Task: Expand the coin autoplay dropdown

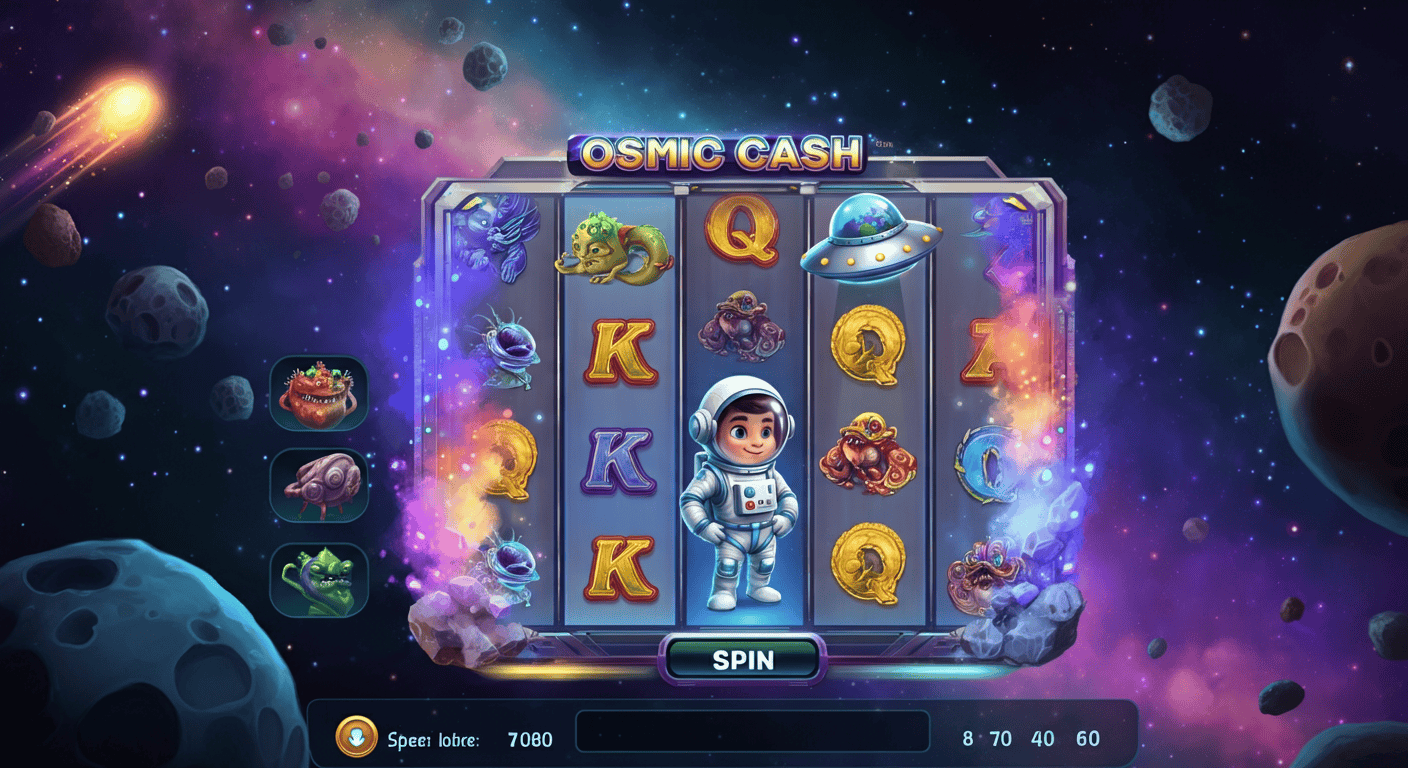Action: [x=357, y=737]
